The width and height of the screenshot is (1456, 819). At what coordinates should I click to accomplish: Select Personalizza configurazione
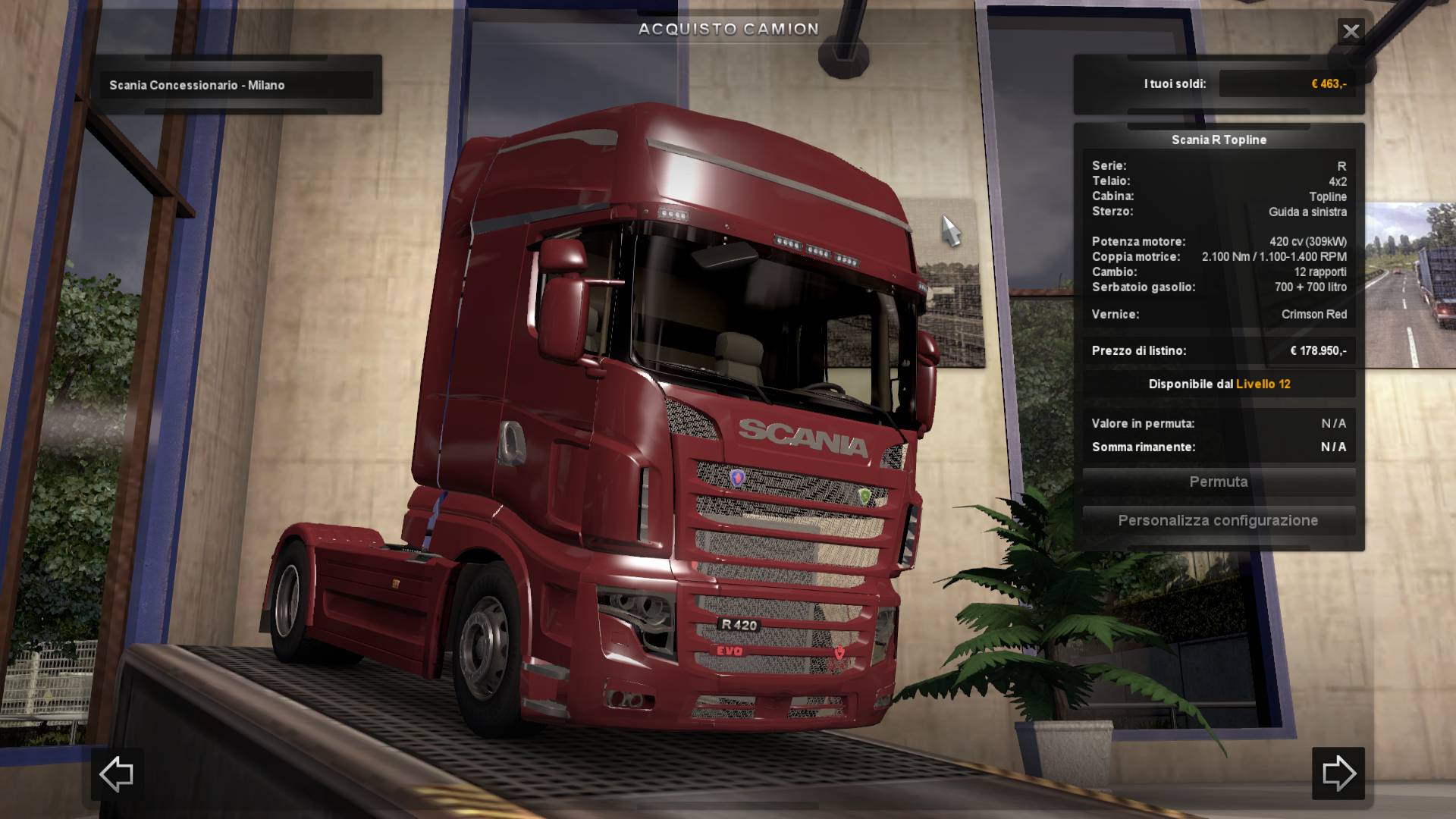coord(1218,520)
